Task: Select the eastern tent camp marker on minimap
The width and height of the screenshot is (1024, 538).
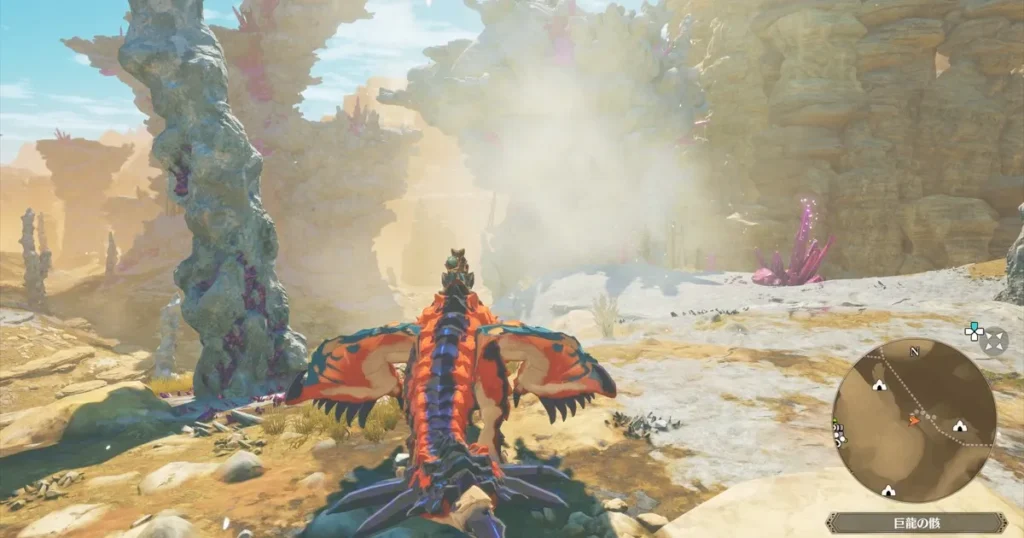Action: pos(960,424)
